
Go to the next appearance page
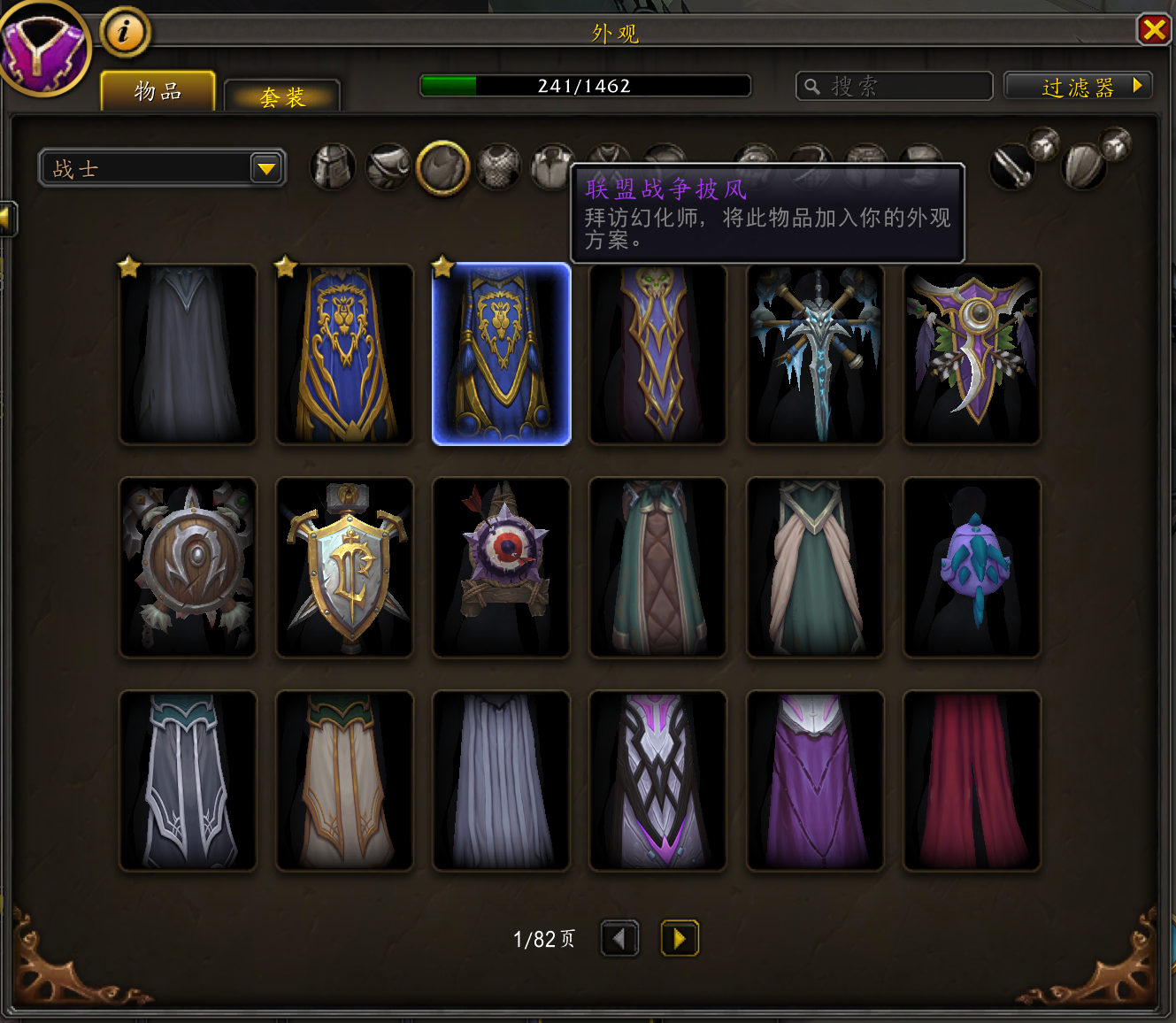(x=680, y=938)
